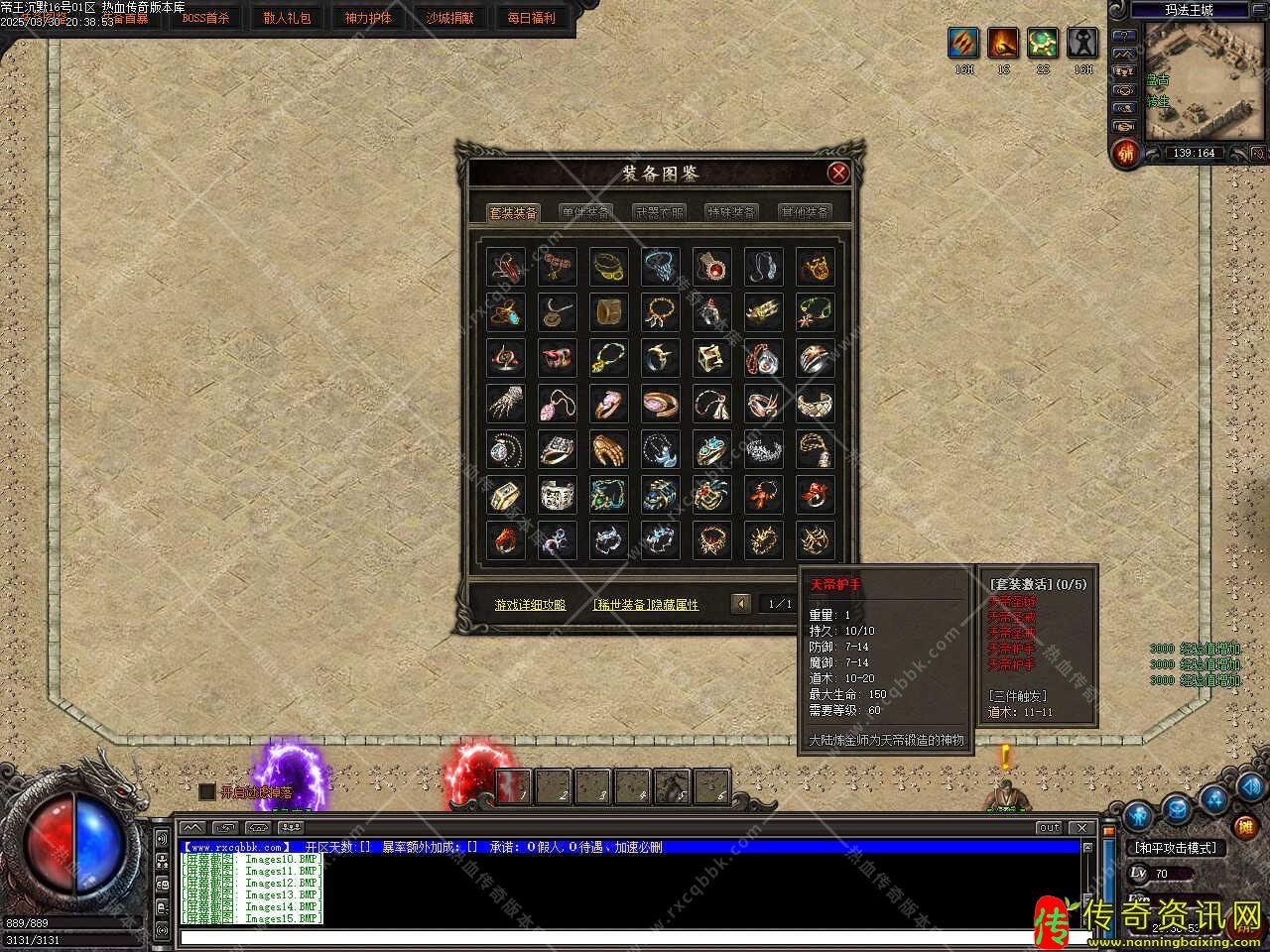Click the green turtle buff icon

click(1043, 43)
